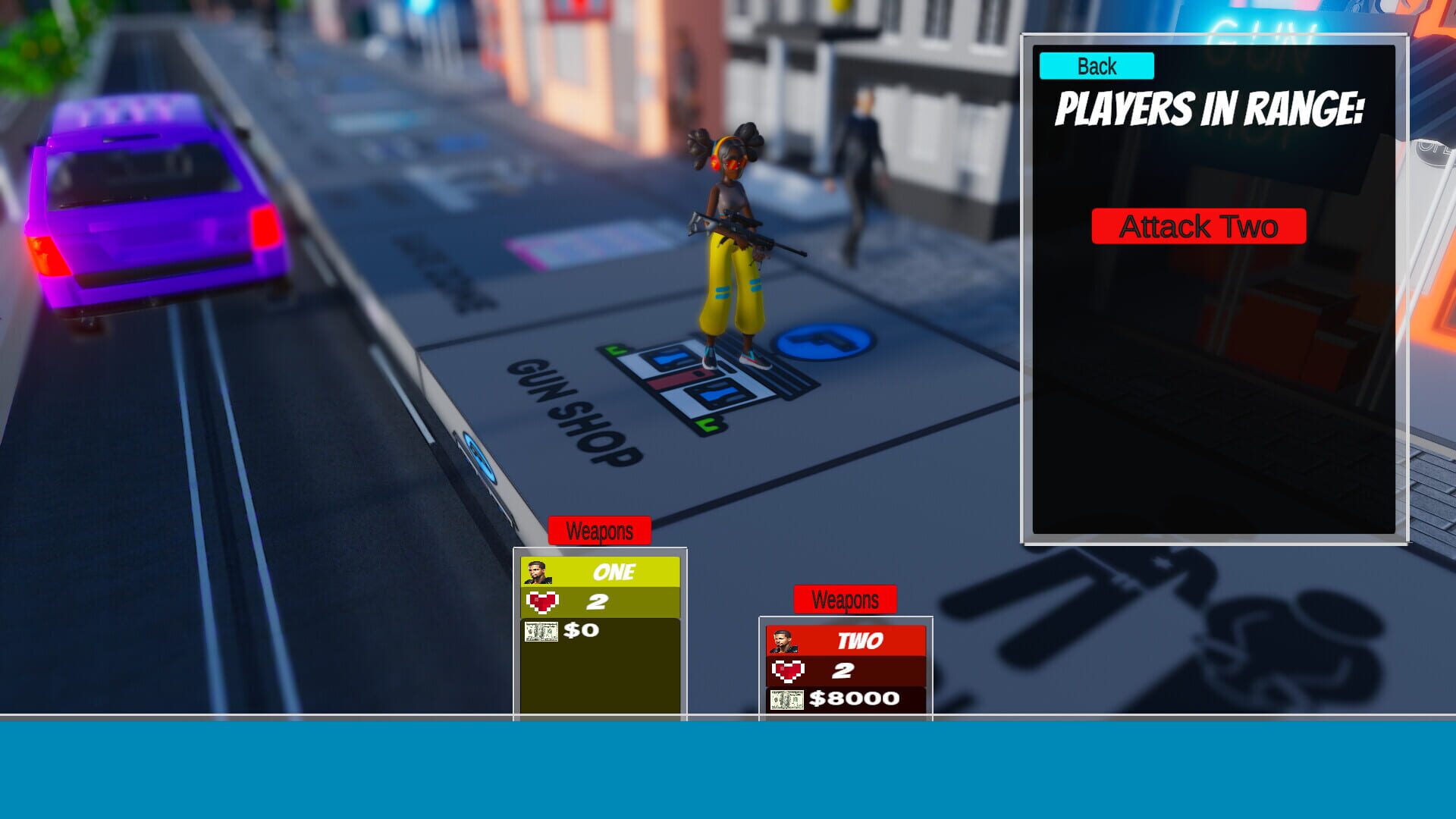Toggle the Weapons panel on Player ONE's card

click(599, 531)
